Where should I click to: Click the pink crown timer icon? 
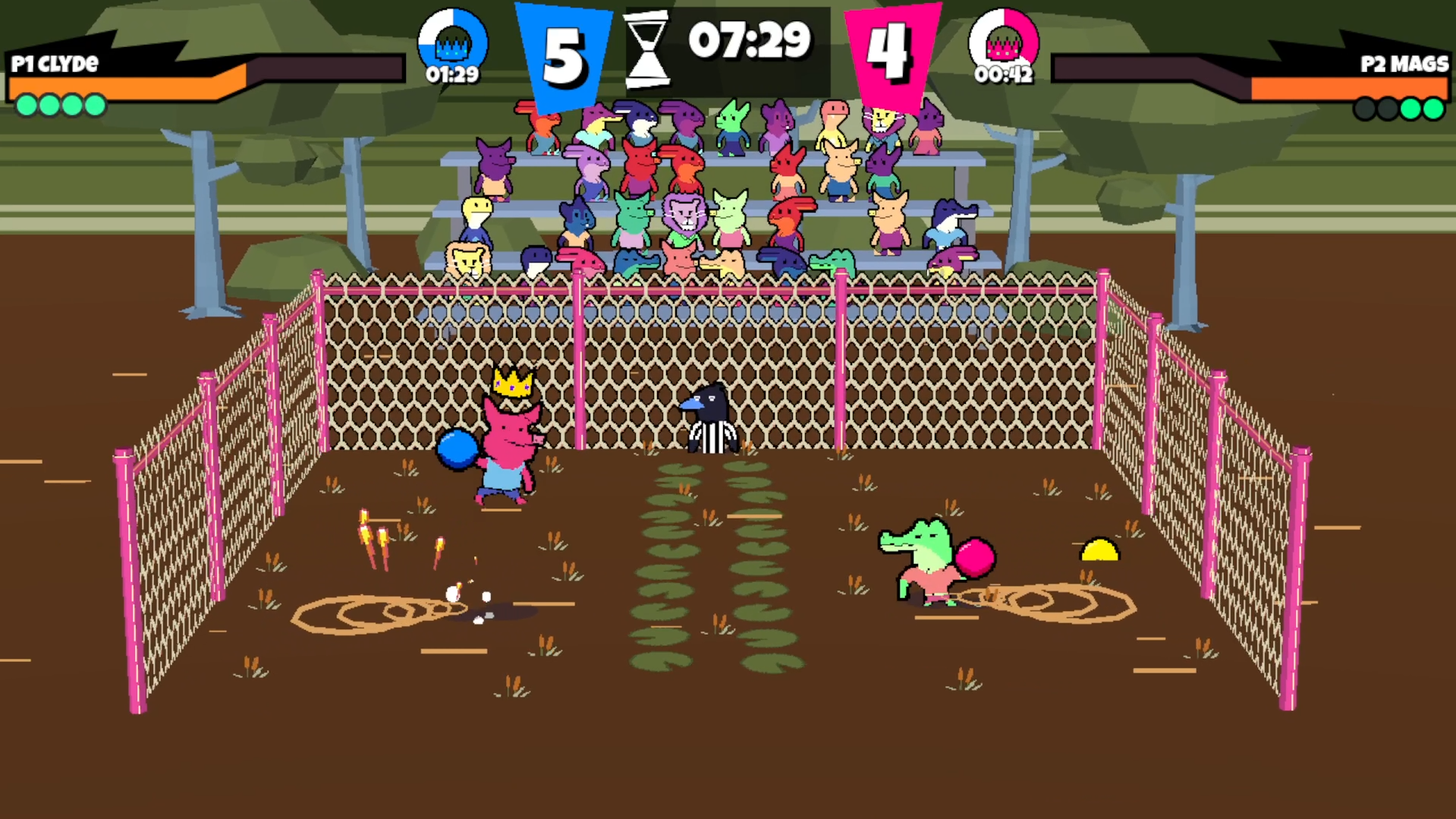coord(1003,39)
